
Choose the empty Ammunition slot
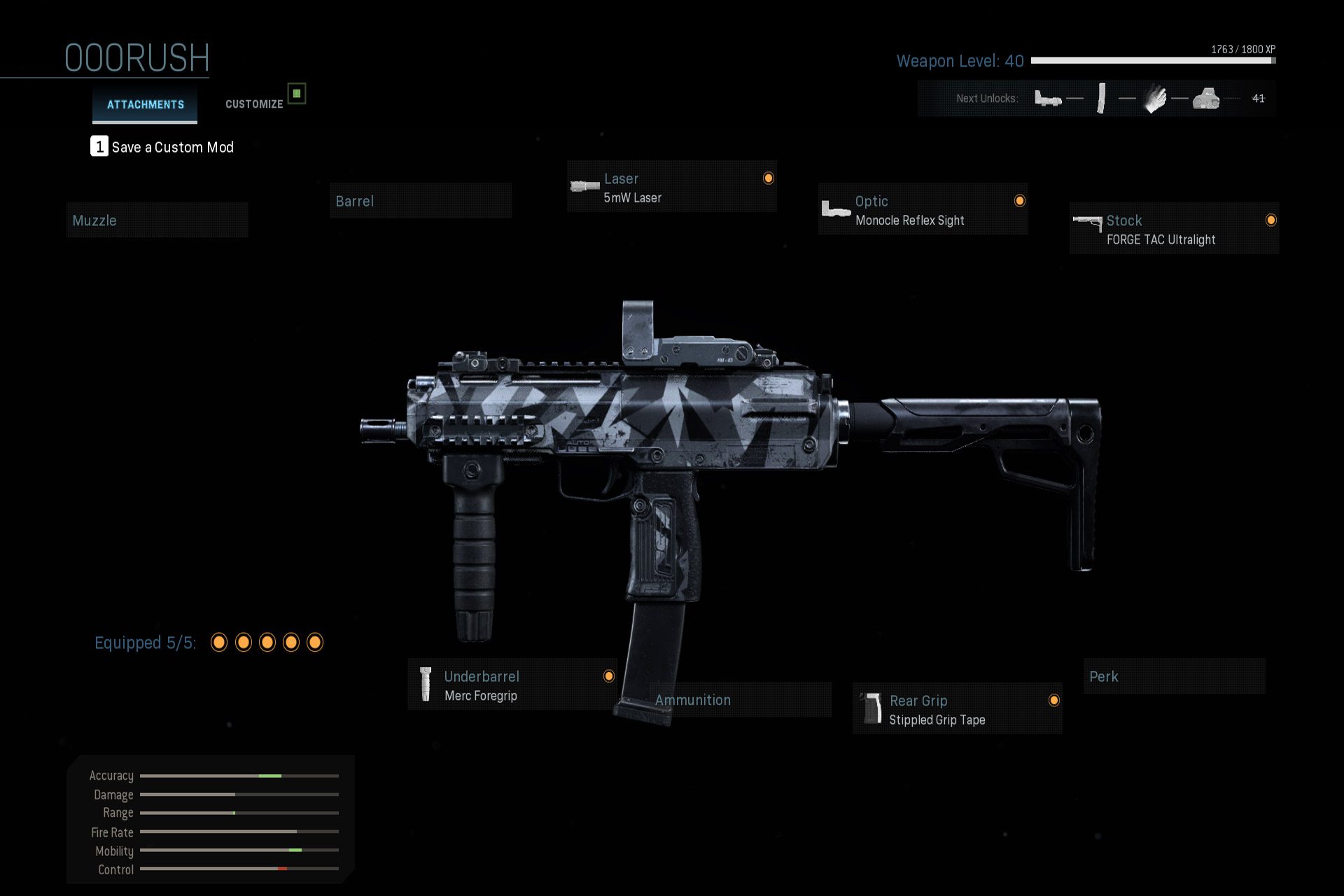(x=740, y=700)
